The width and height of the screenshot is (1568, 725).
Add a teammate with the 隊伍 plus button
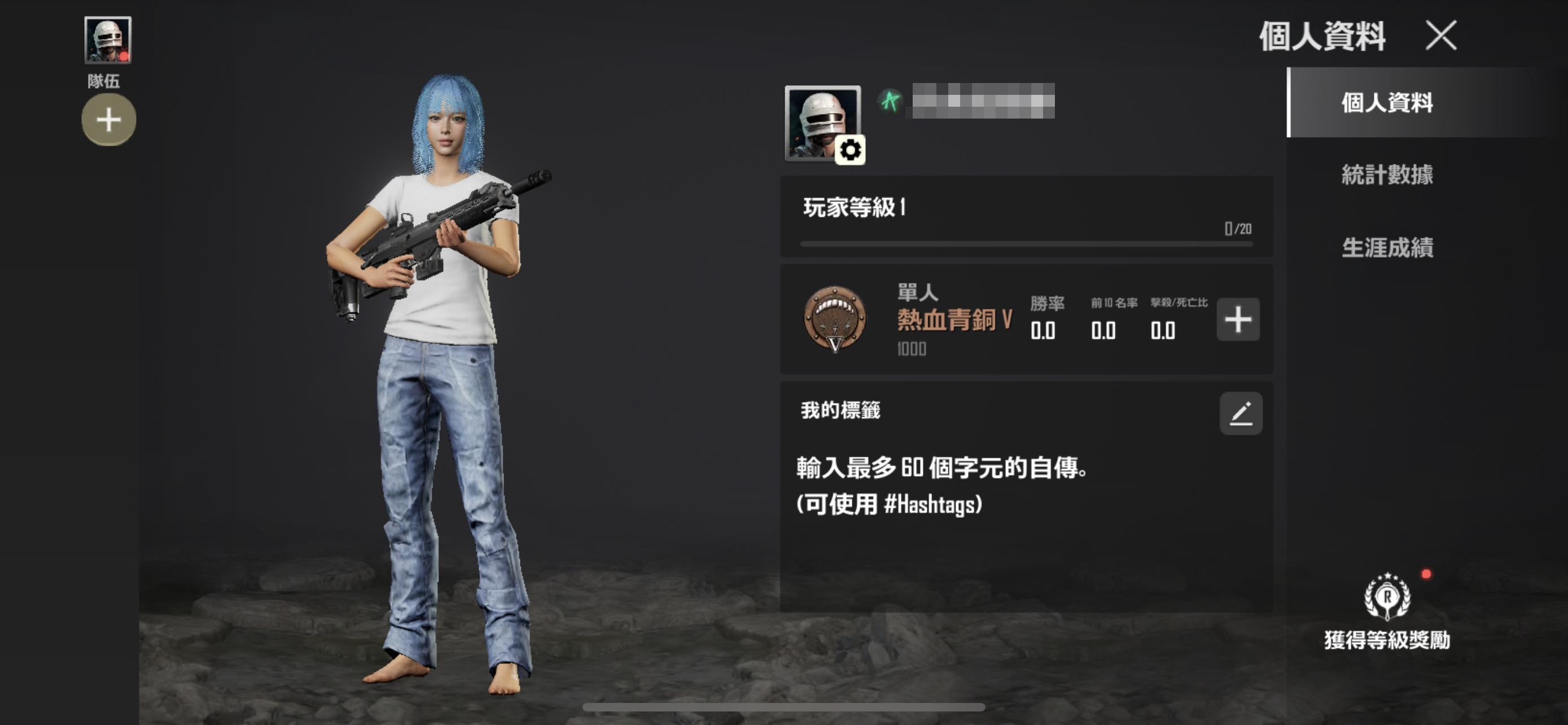109,119
